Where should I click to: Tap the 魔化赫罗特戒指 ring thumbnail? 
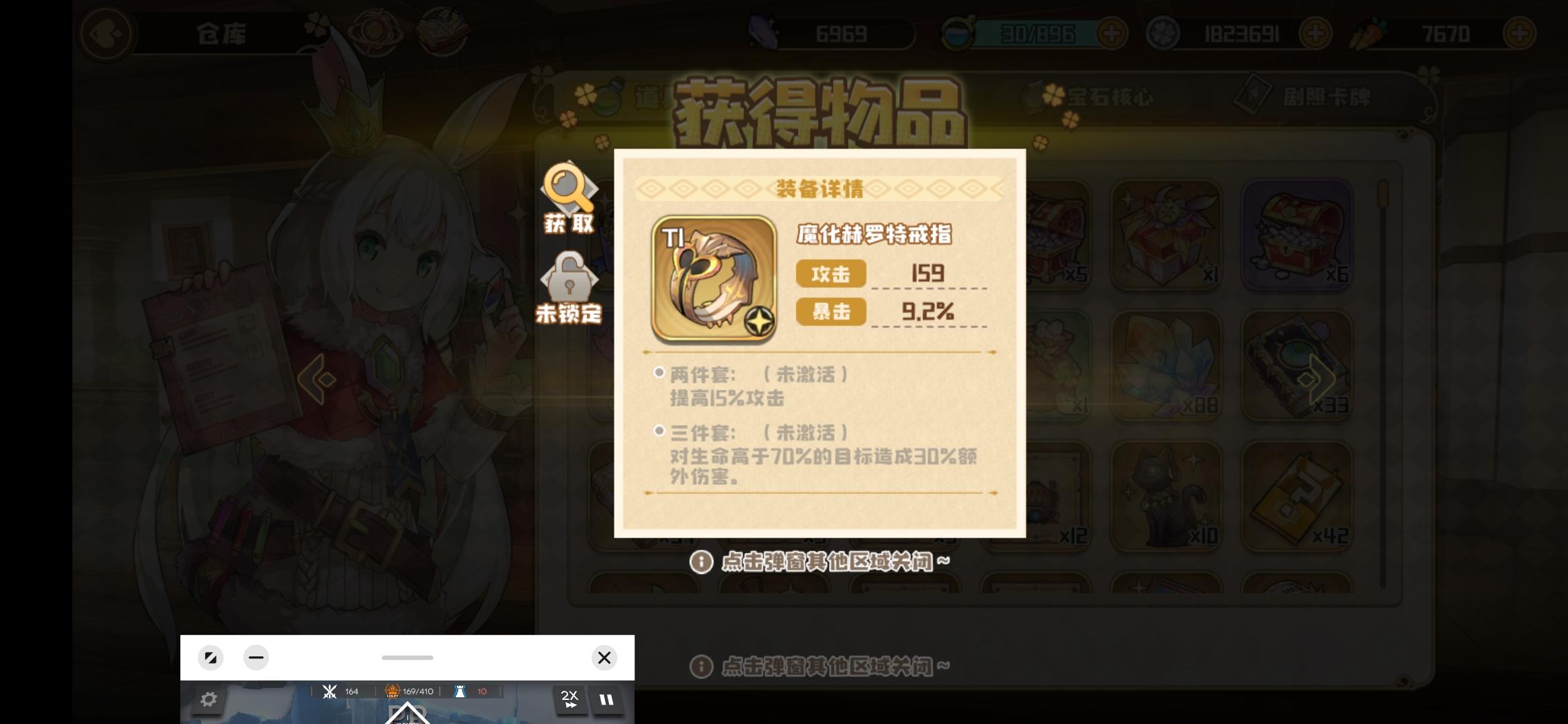pyautogui.click(x=713, y=280)
